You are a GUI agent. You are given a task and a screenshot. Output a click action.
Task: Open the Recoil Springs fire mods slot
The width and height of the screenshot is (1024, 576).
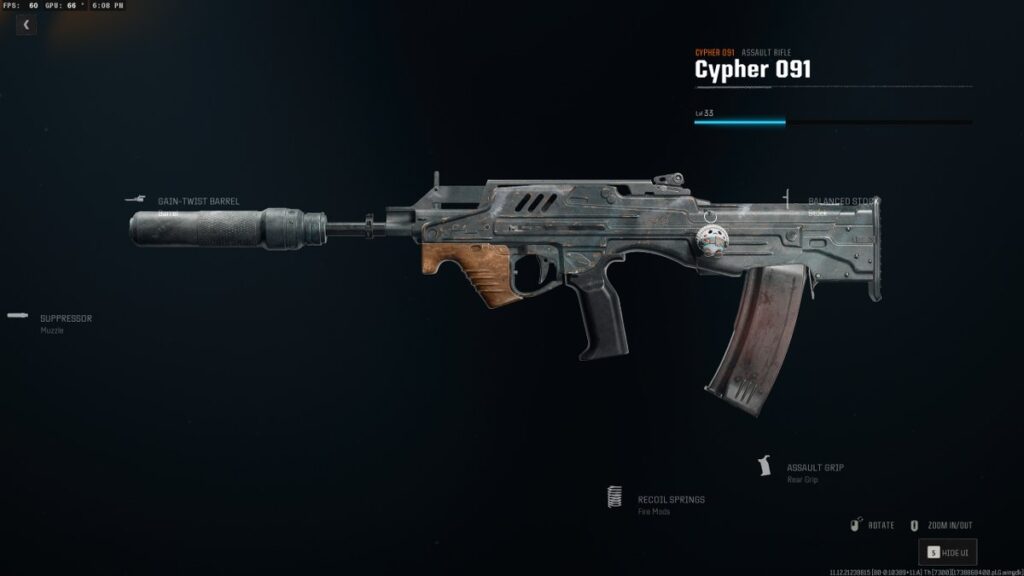[x=670, y=500]
